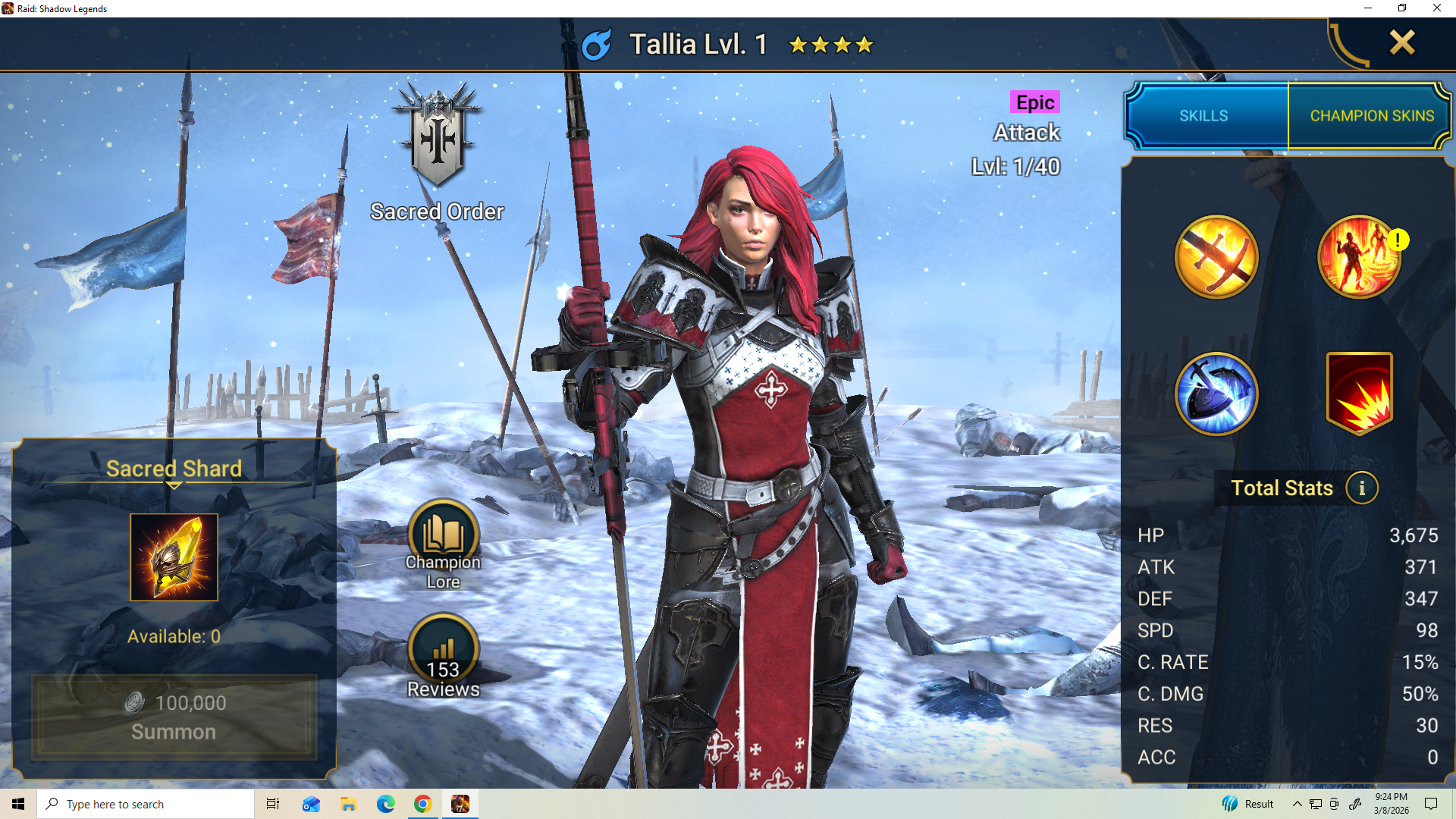Open Google Chrome from the taskbar
1456x819 pixels.
pos(422,804)
